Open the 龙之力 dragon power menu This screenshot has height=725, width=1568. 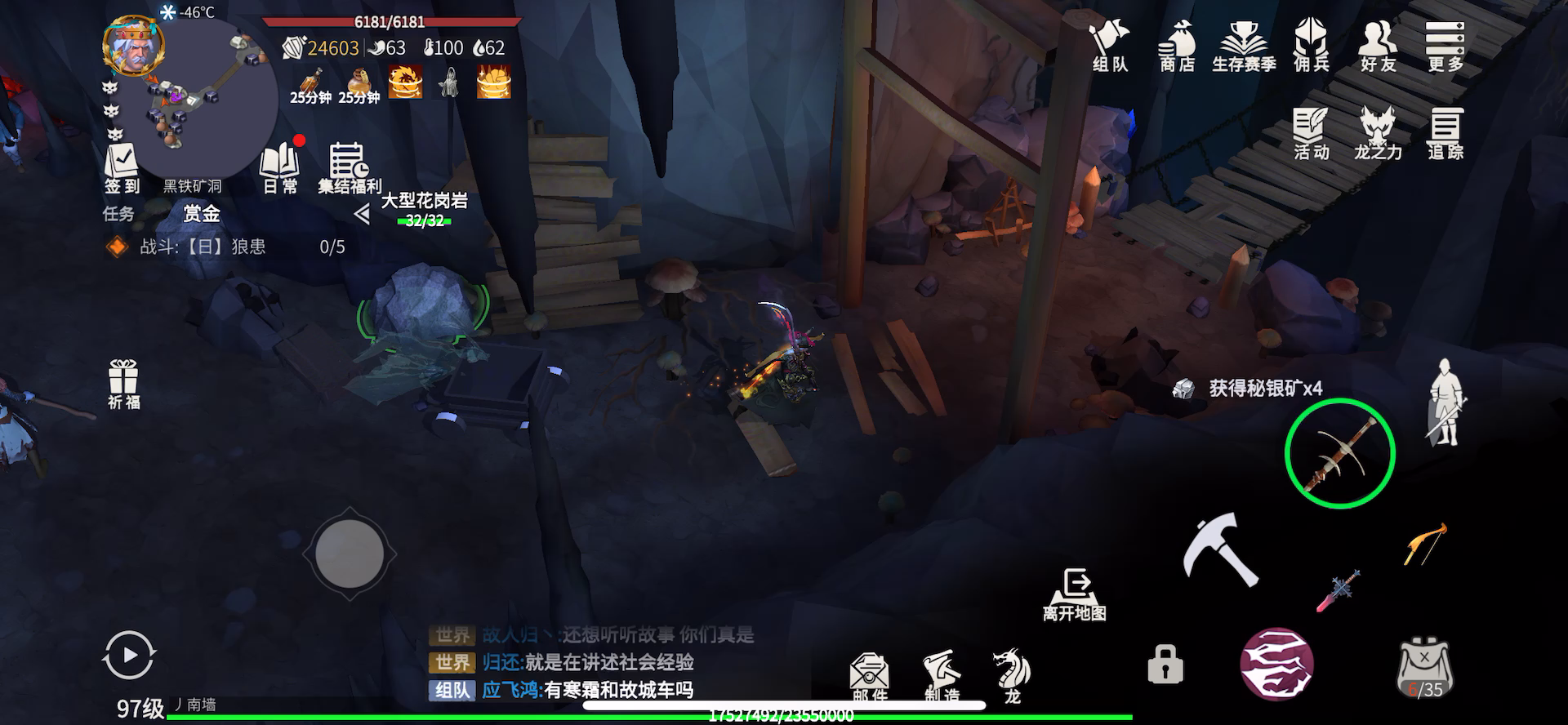pyautogui.click(x=1378, y=133)
